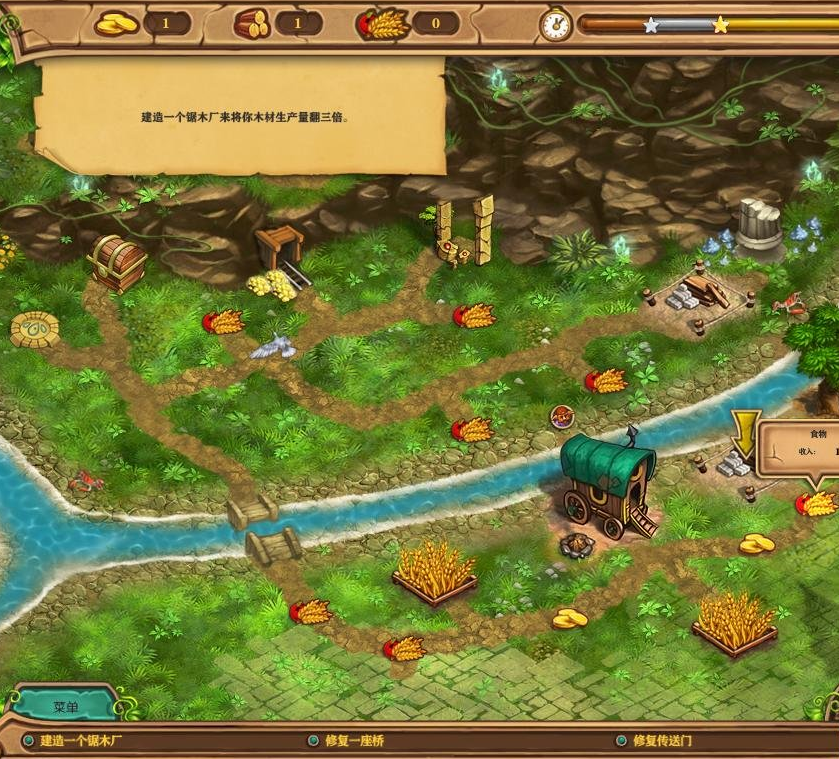This screenshot has width=839, height=759.
Task: Select the 修复传送门 objective
Action: pos(662,741)
